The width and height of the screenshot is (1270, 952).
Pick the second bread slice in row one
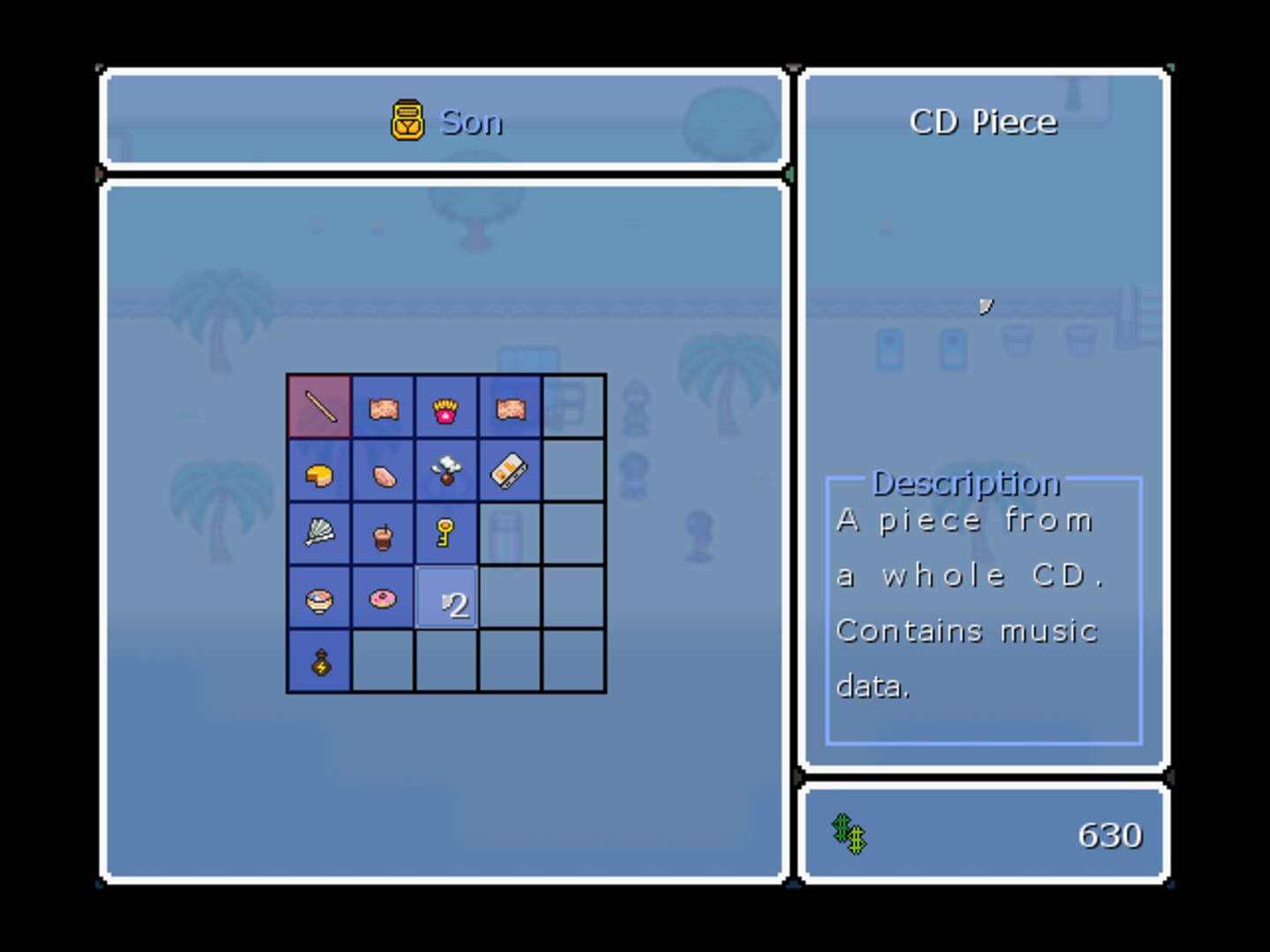click(510, 407)
